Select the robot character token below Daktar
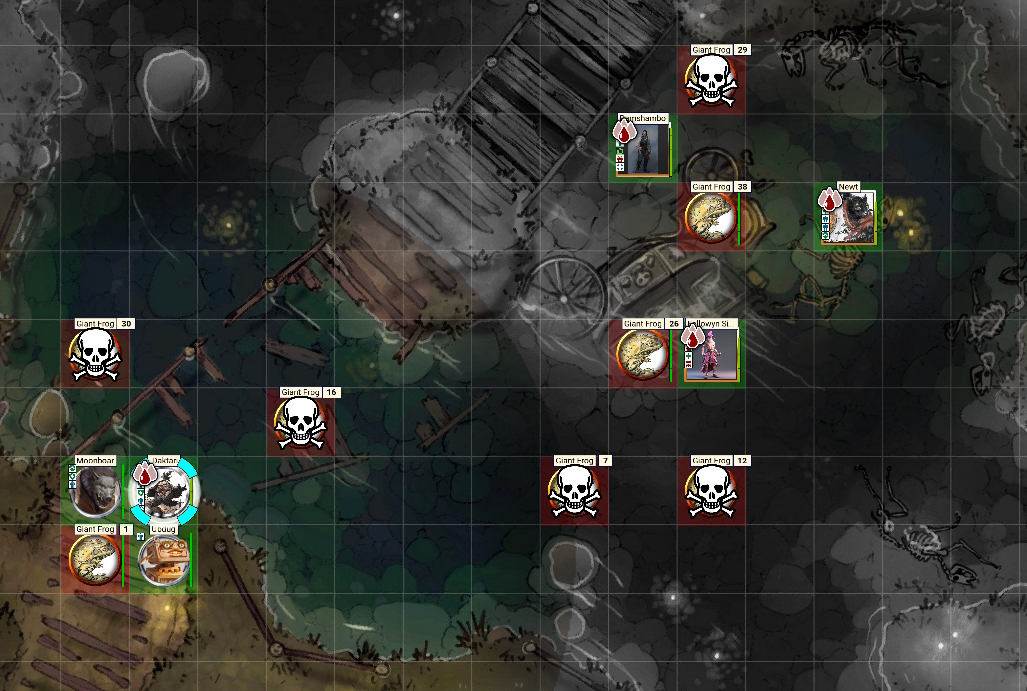This screenshot has width=1027, height=691. 161,559
